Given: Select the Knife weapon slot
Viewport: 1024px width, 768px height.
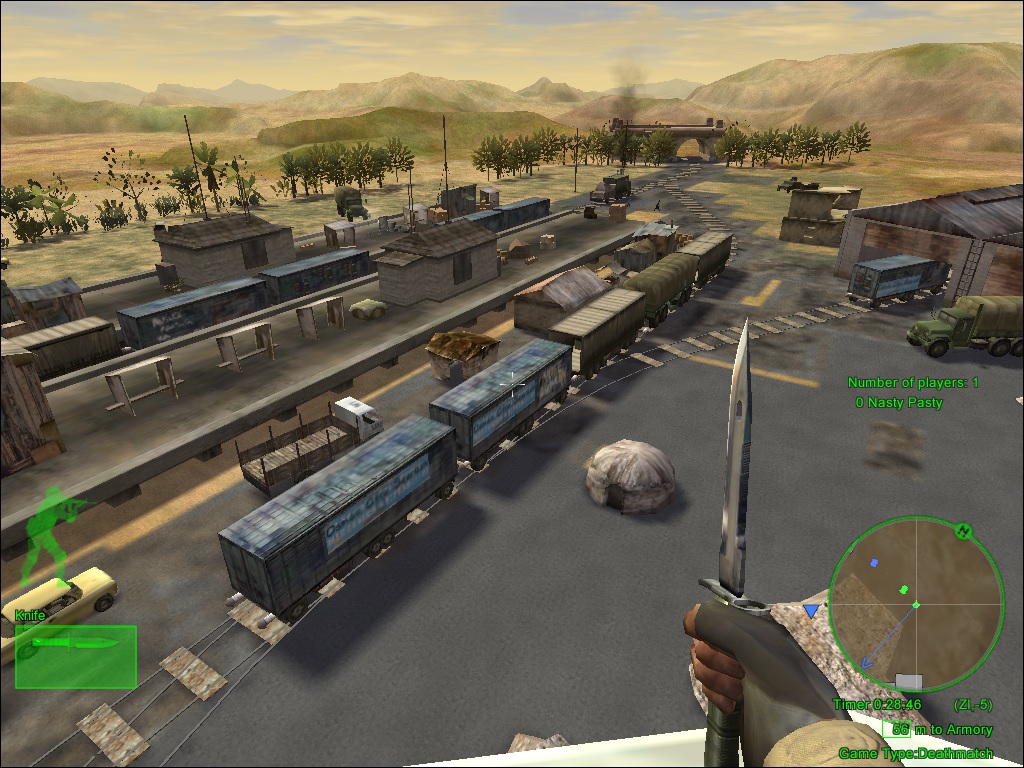Looking at the screenshot, I should click(75, 656).
